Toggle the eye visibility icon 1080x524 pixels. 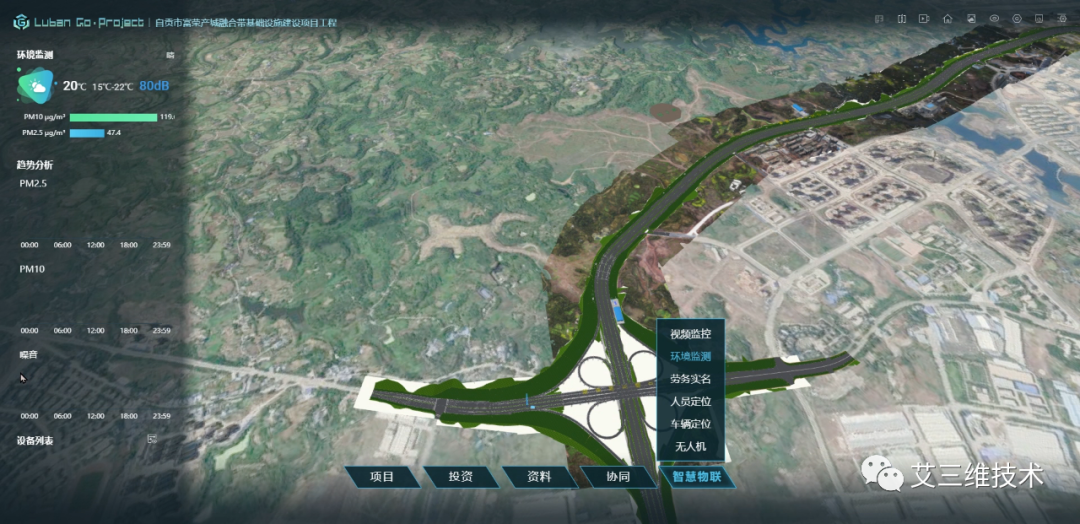coord(994,18)
